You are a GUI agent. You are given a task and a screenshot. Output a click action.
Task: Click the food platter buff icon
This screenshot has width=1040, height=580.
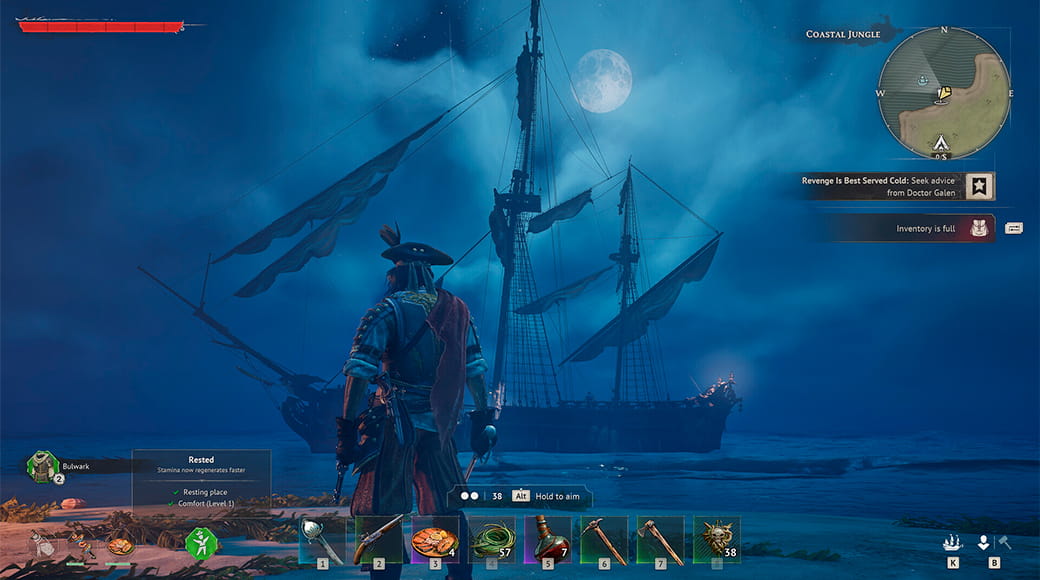120,546
